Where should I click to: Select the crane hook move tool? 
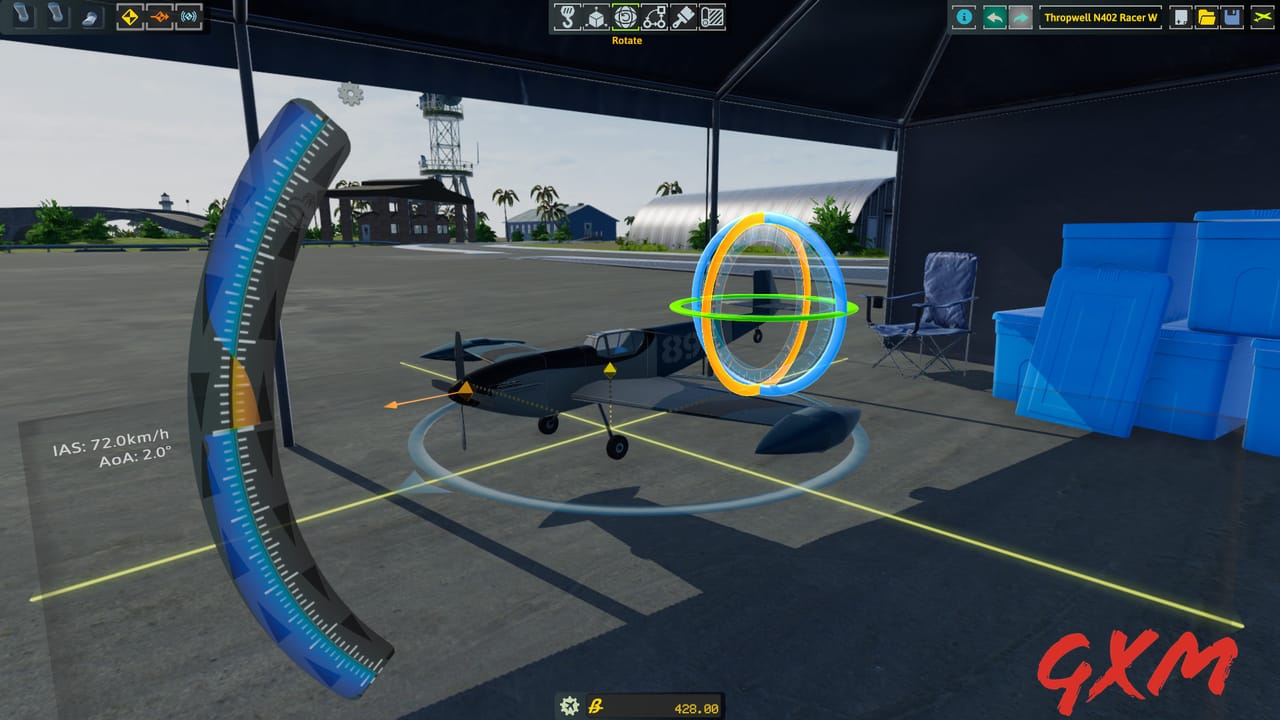point(568,17)
